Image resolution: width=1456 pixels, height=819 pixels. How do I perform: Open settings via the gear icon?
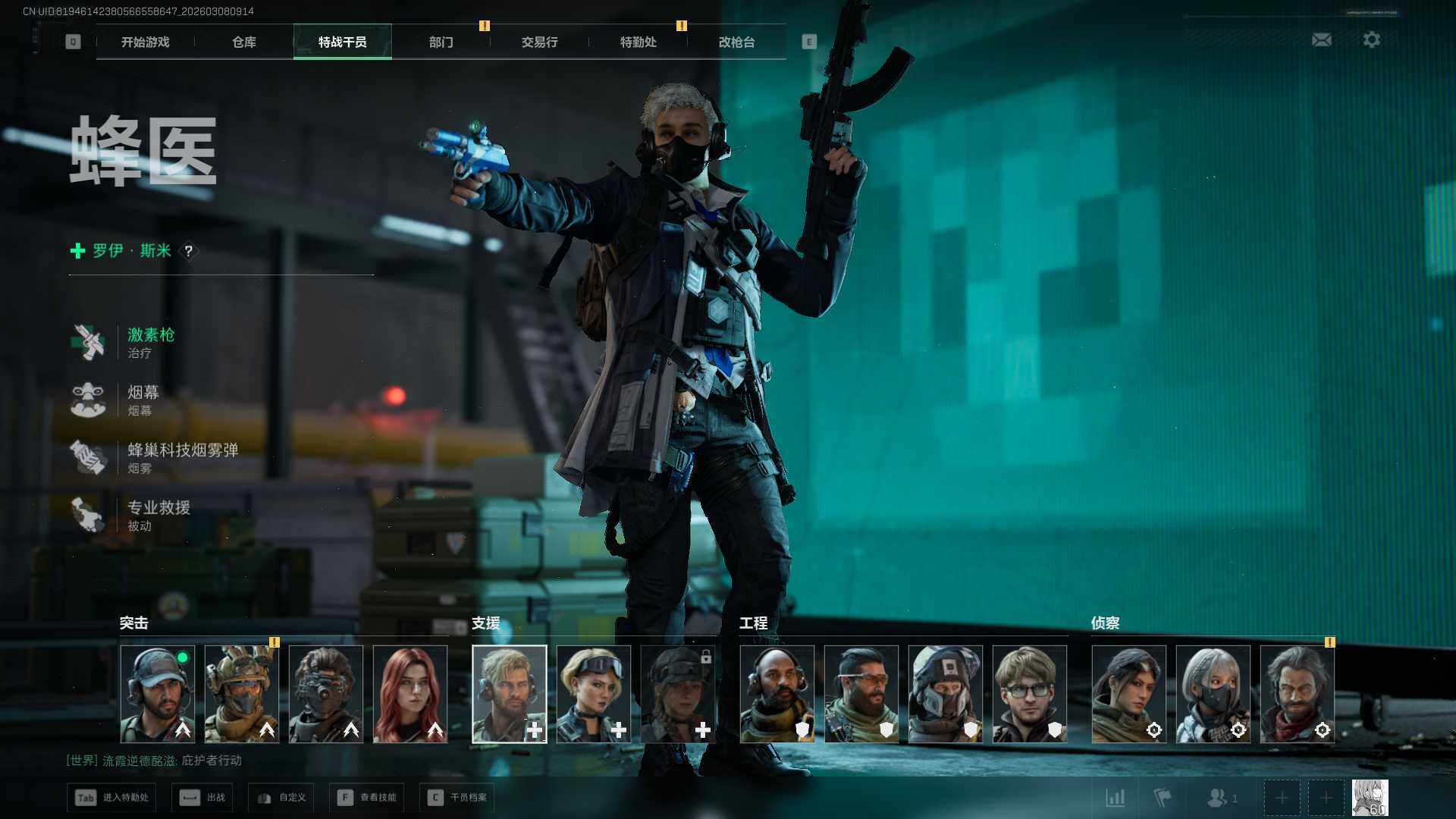[1371, 39]
